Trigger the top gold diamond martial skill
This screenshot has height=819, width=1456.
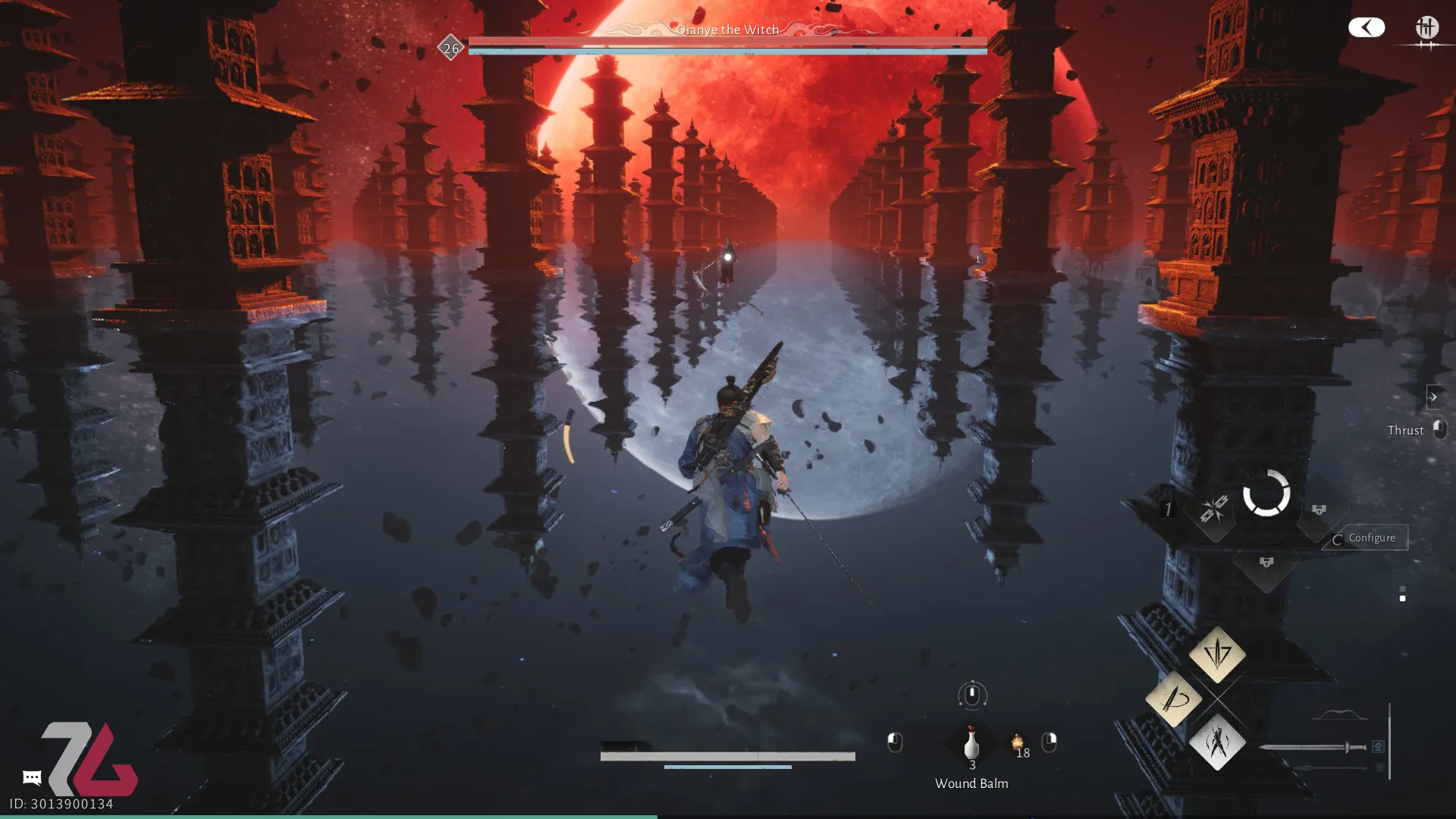tap(1217, 653)
